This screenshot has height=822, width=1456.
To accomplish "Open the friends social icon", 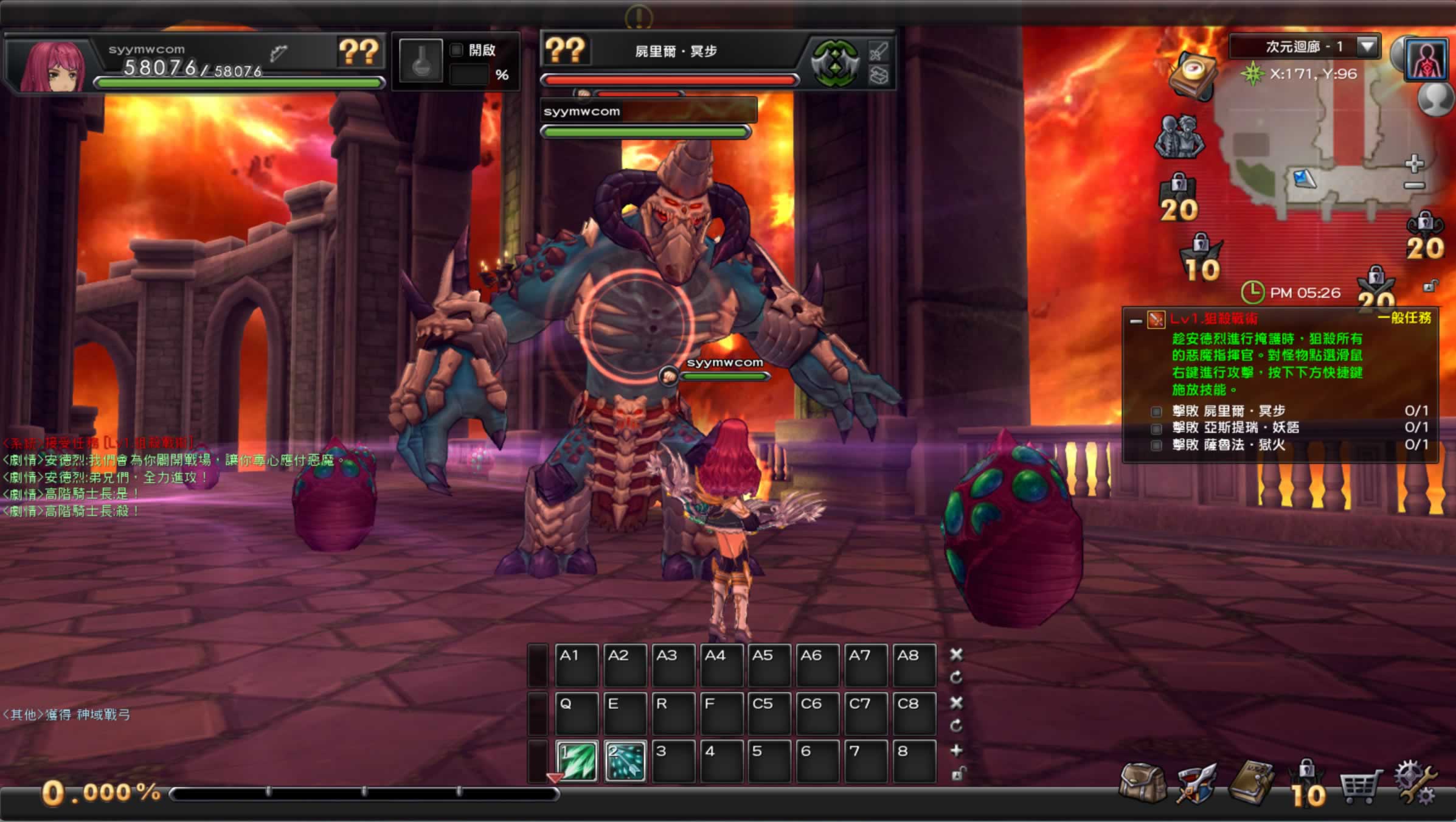I will coord(1180,136).
